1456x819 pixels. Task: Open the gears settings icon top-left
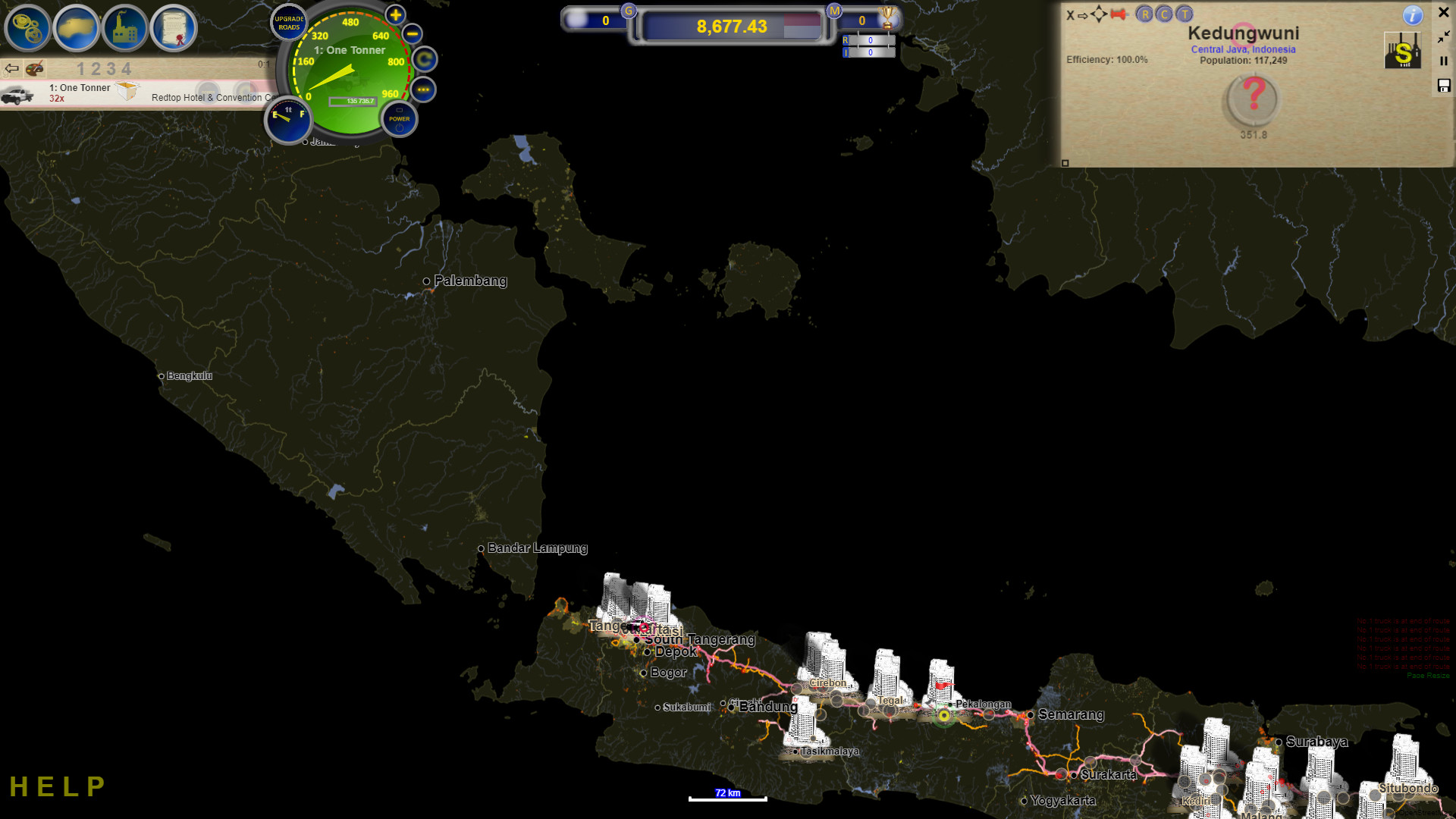tap(27, 28)
